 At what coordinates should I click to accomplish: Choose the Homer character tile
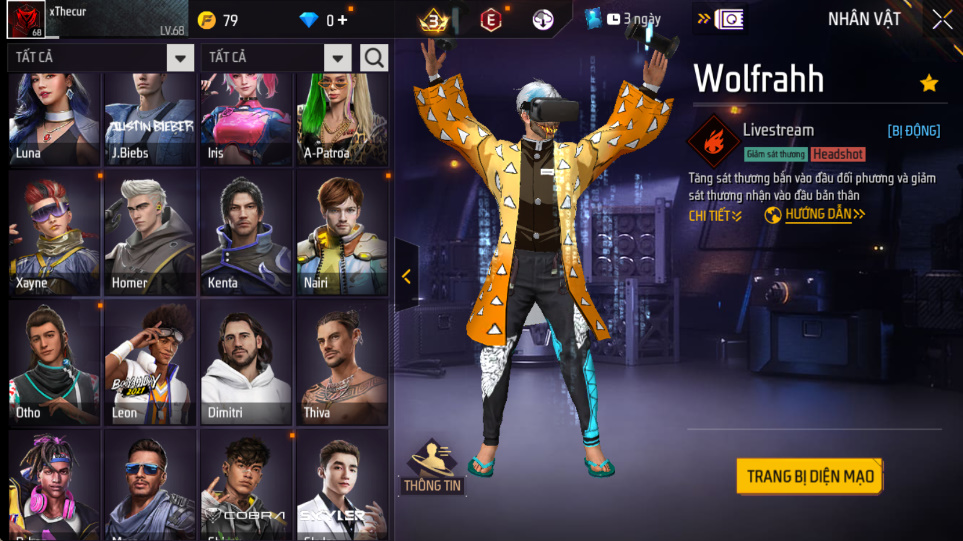tap(150, 234)
